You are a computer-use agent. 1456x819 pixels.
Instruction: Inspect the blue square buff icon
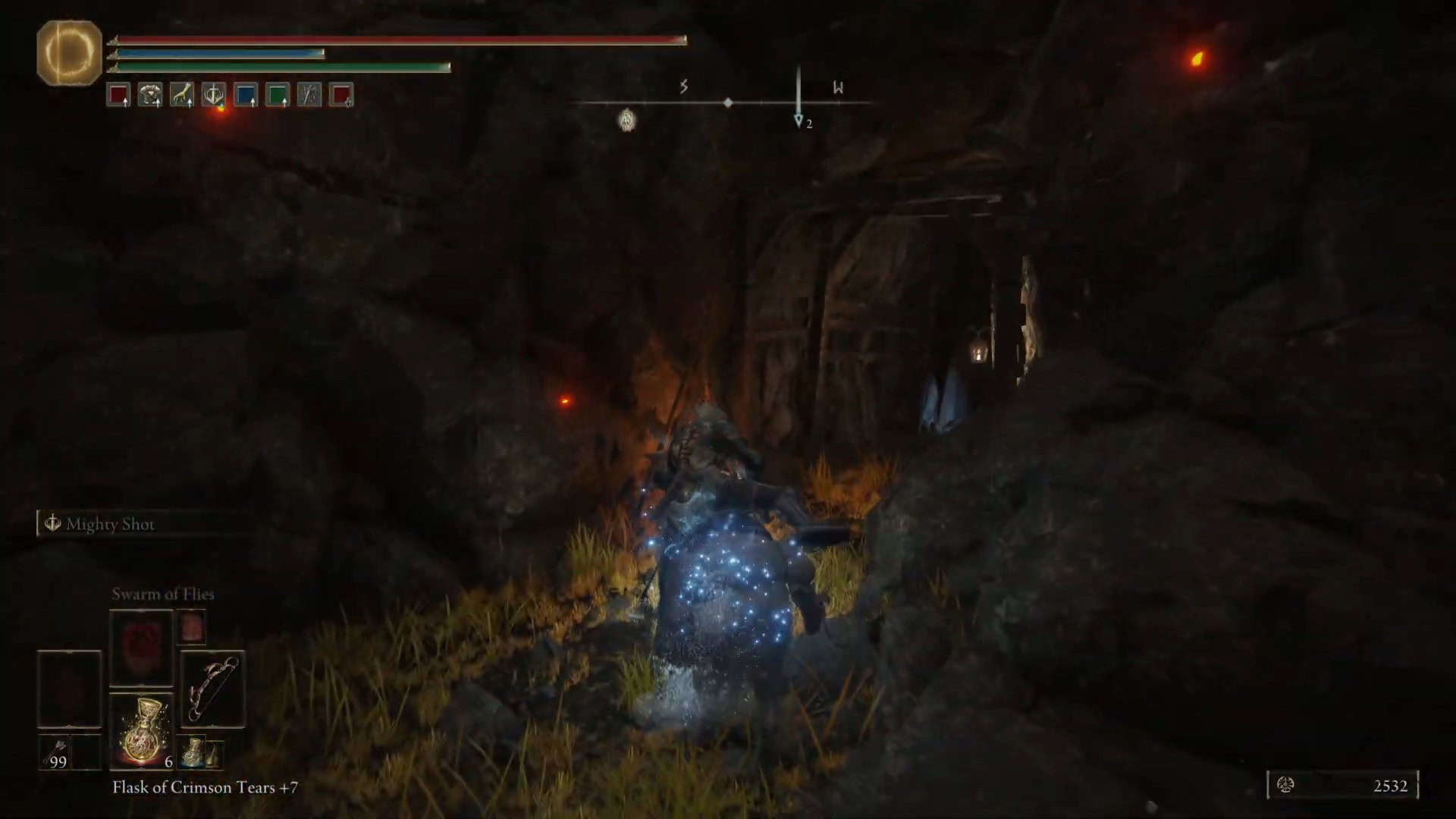click(246, 95)
